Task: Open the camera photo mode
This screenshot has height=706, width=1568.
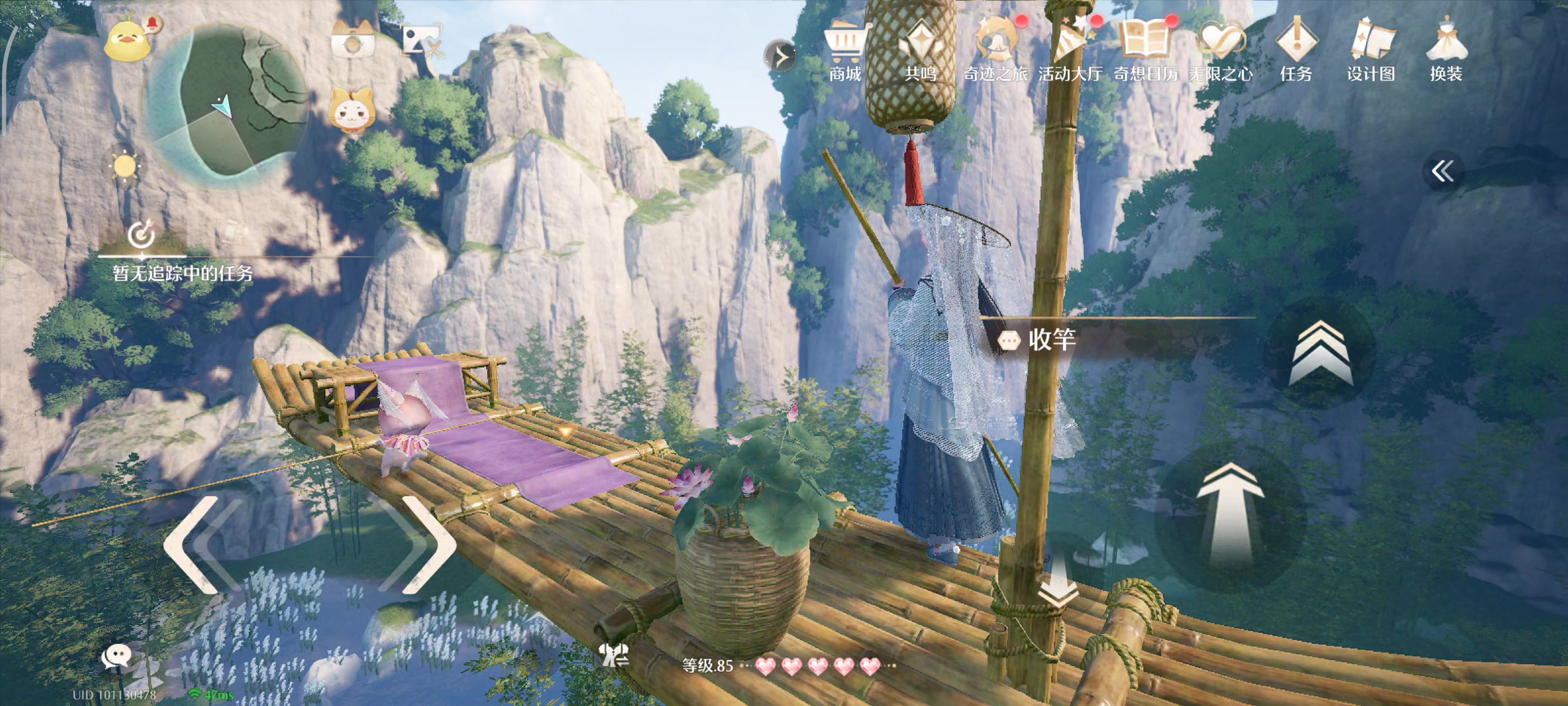Action: (x=352, y=40)
